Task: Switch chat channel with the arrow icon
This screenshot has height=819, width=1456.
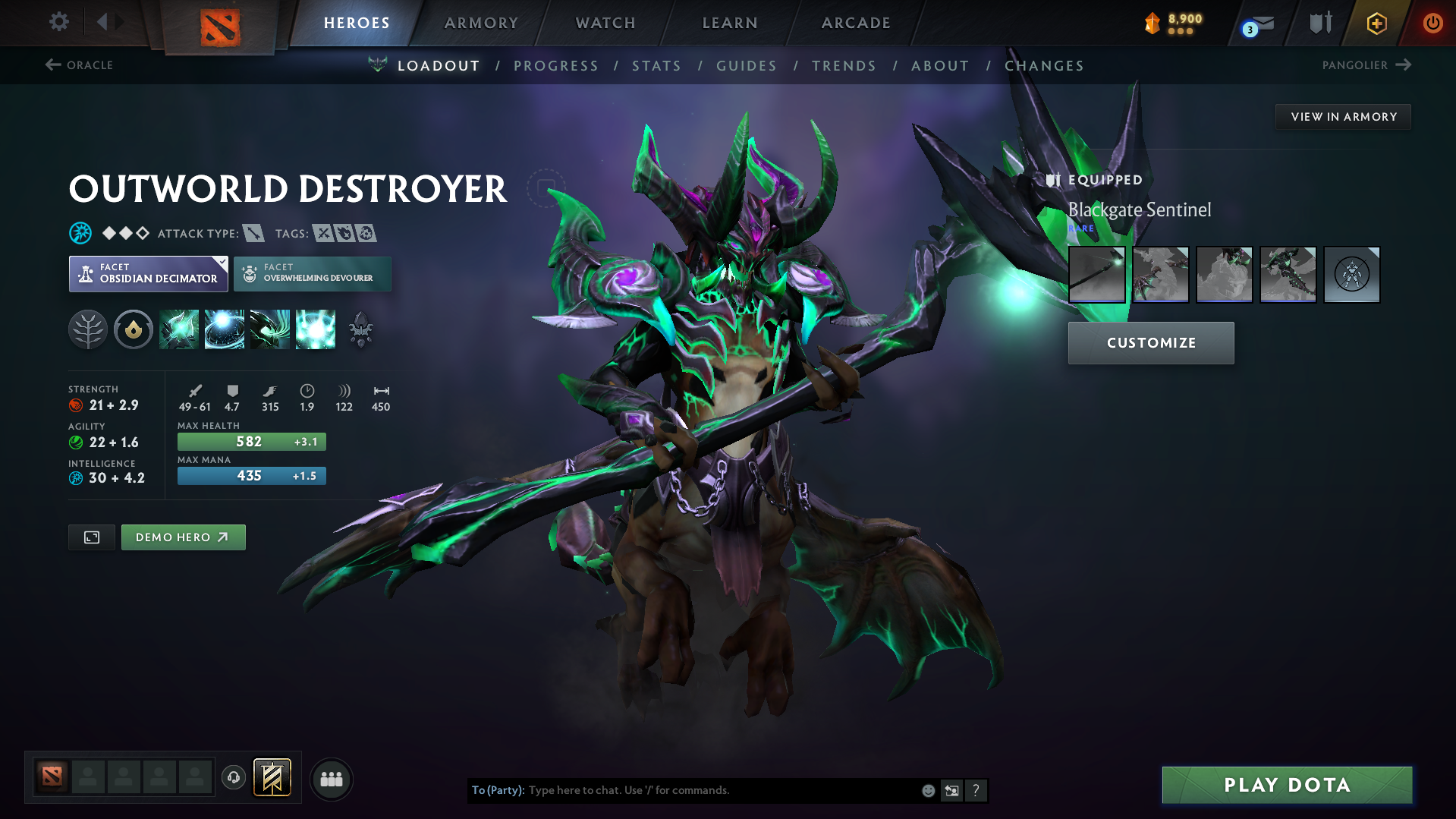Action: [x=952, y=790]
